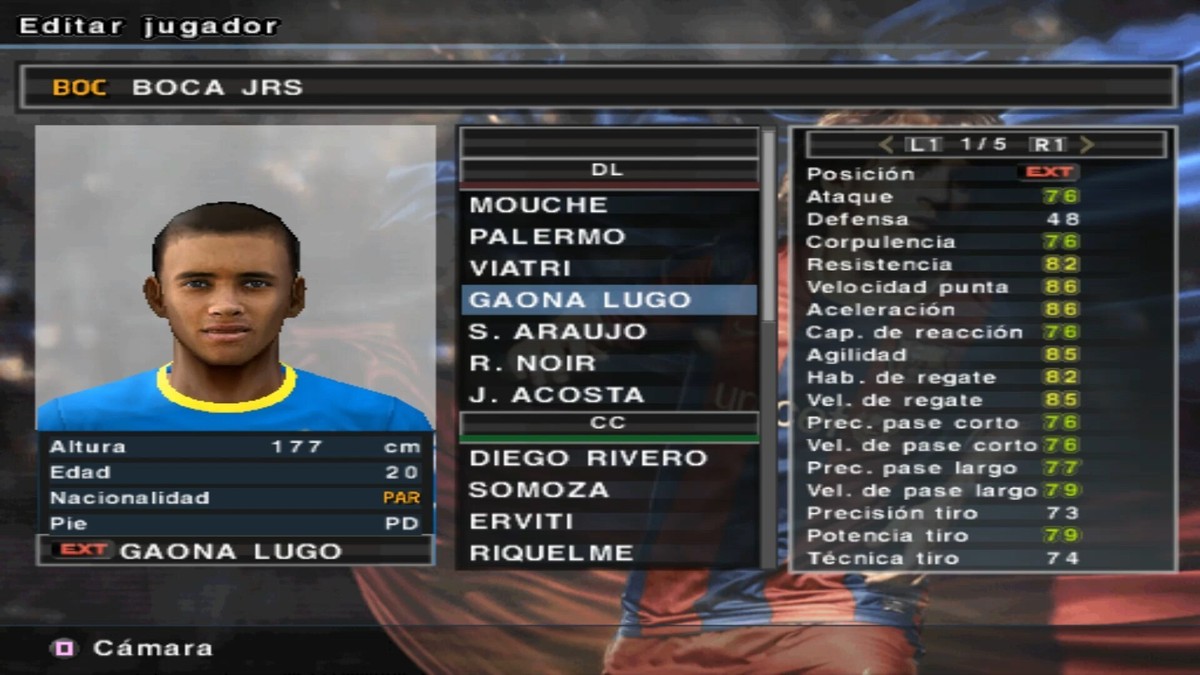Select MOUCHE in the player list
This screenshot has width=1200, height=675.
pyautogui.click(x=539, y=205)
